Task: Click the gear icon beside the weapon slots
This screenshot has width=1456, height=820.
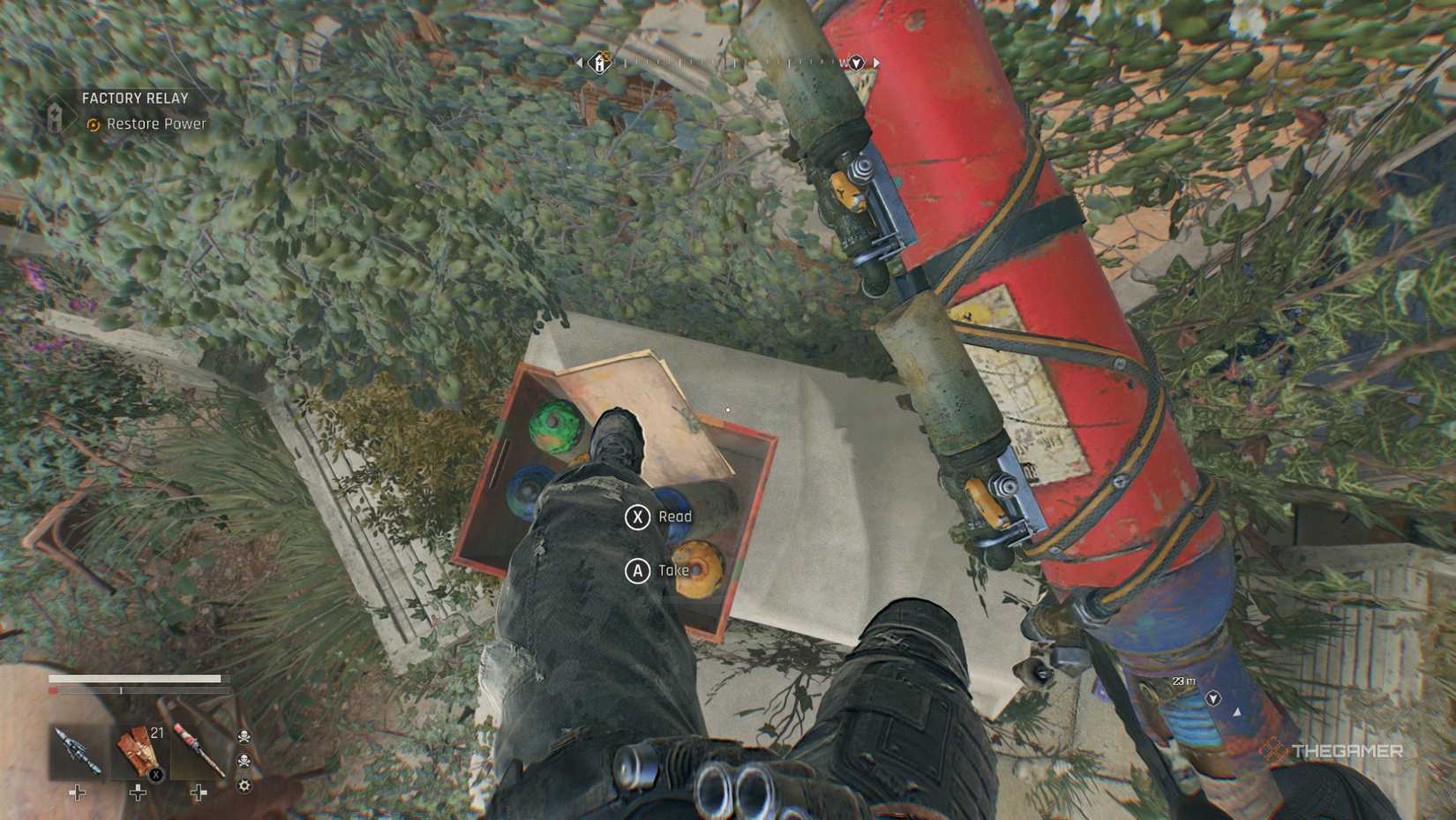Action: pyautogui.click(x=244, y=786)
